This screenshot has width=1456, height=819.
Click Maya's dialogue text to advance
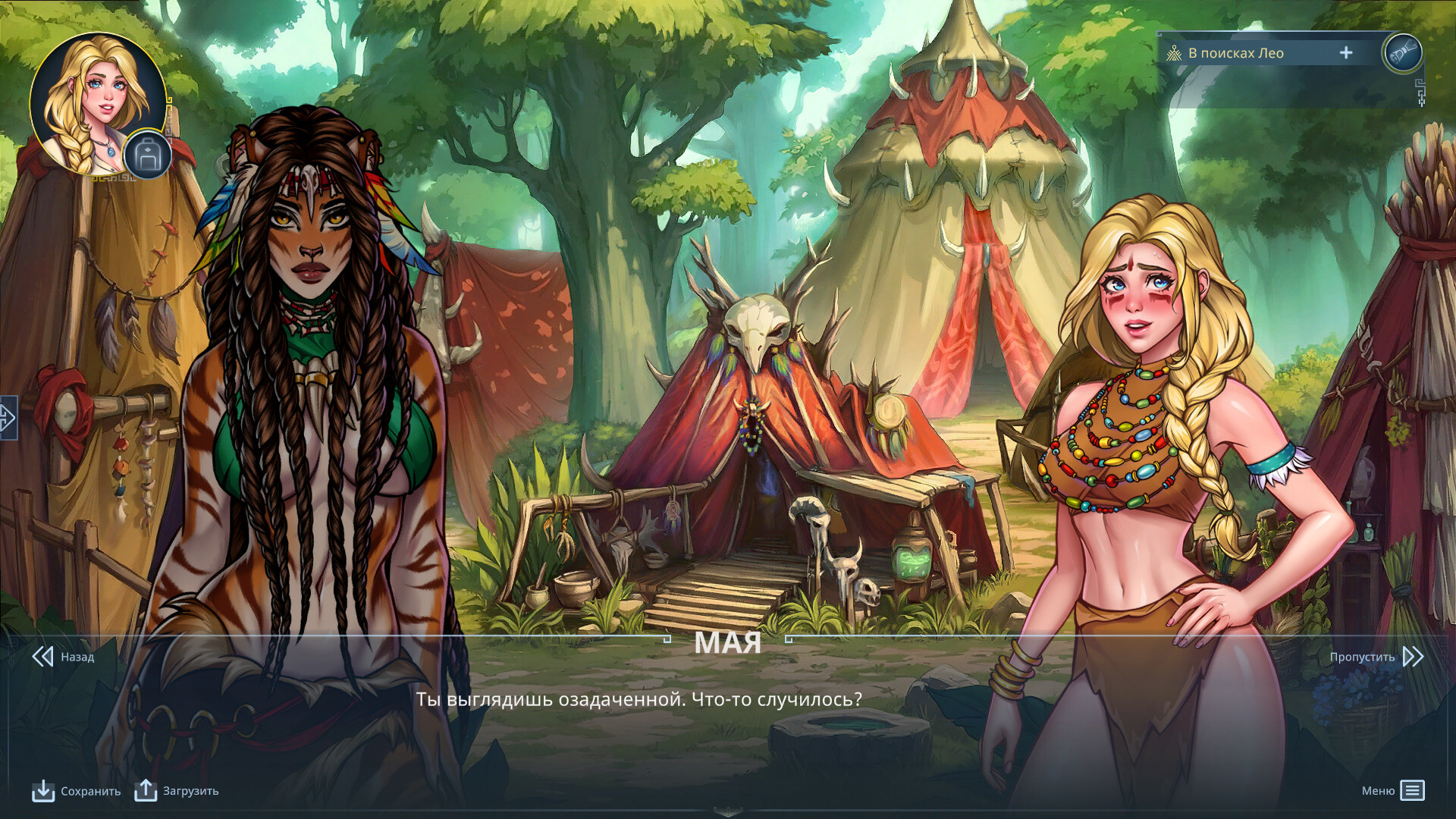[639, 700]
